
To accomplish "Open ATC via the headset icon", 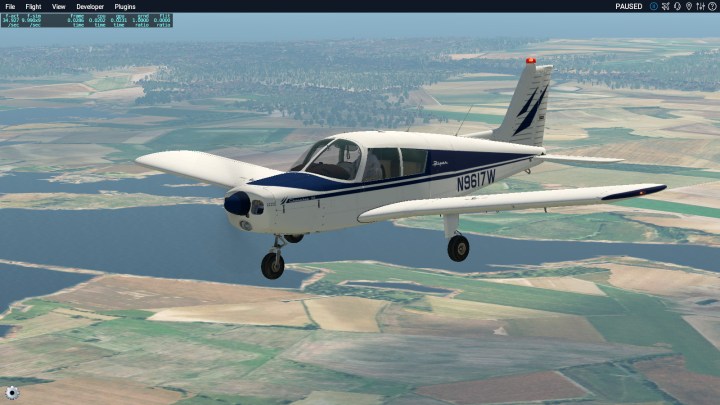I will [x=677, y=6].
